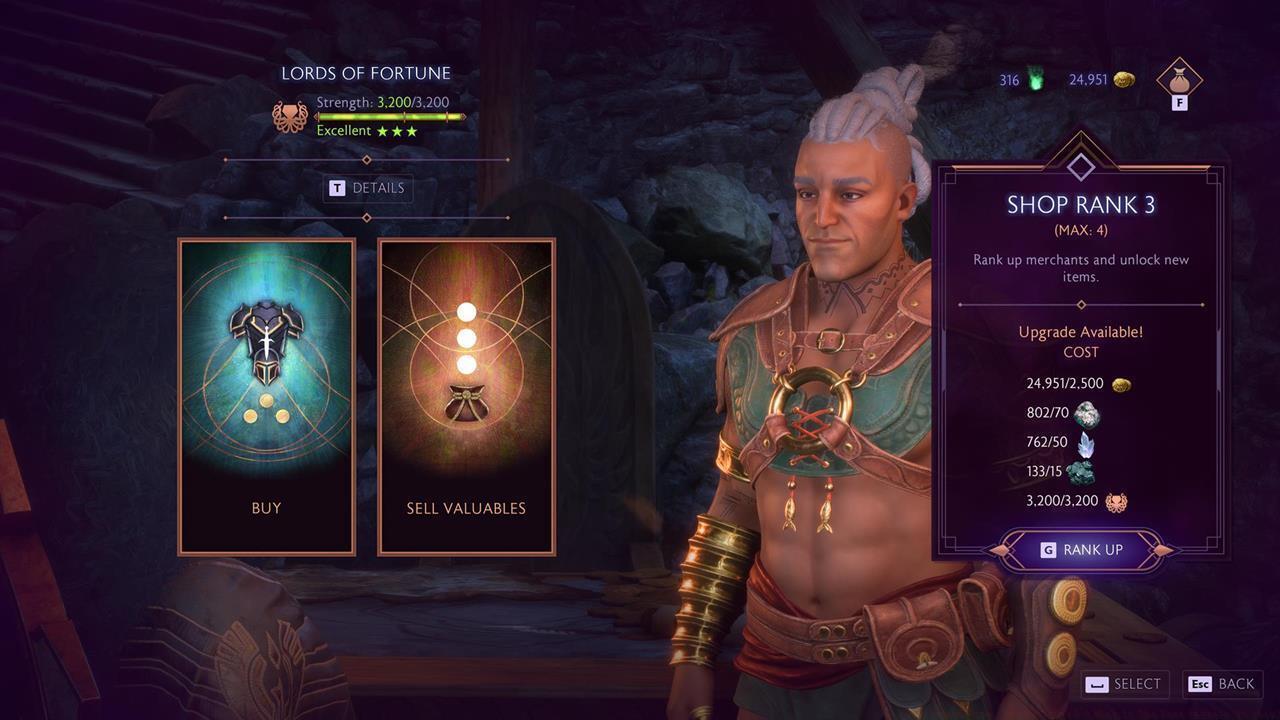The image size is (1280, 720).
Task: Open the Details panel
Action: [x=367, y=188]
